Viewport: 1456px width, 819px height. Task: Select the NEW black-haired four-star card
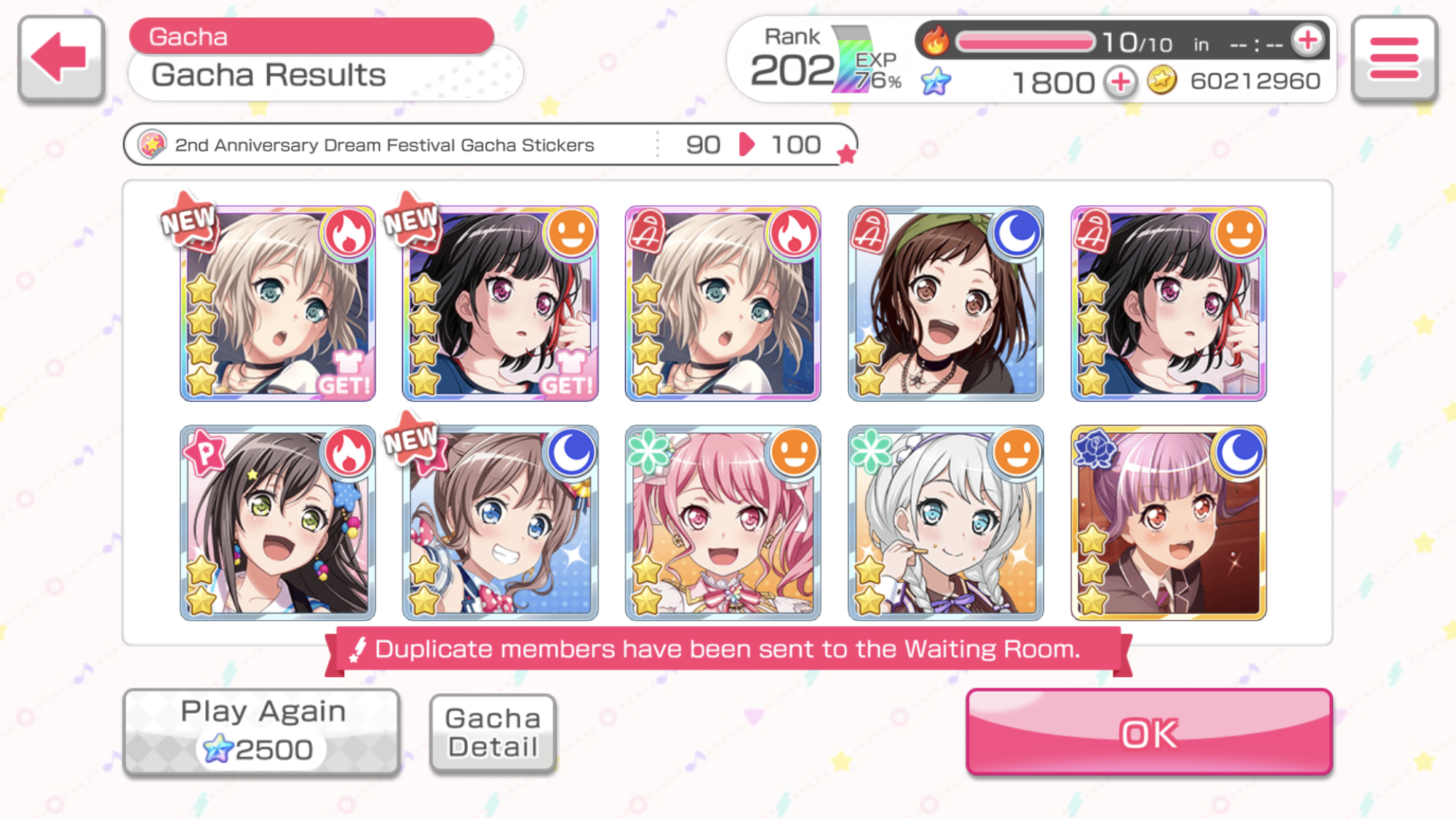[501, 304]
